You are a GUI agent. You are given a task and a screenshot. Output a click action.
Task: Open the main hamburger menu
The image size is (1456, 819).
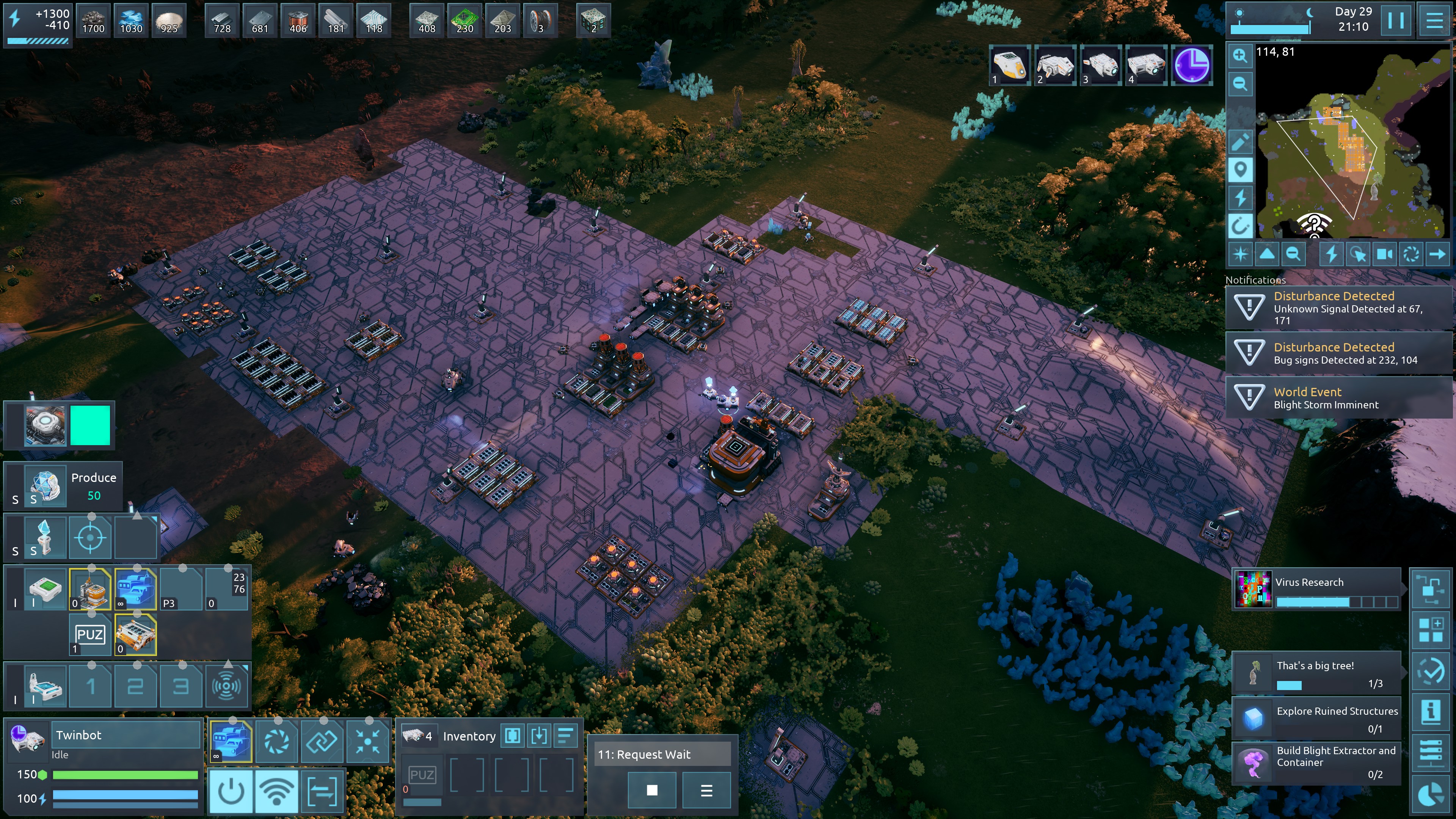[1434, 20]
